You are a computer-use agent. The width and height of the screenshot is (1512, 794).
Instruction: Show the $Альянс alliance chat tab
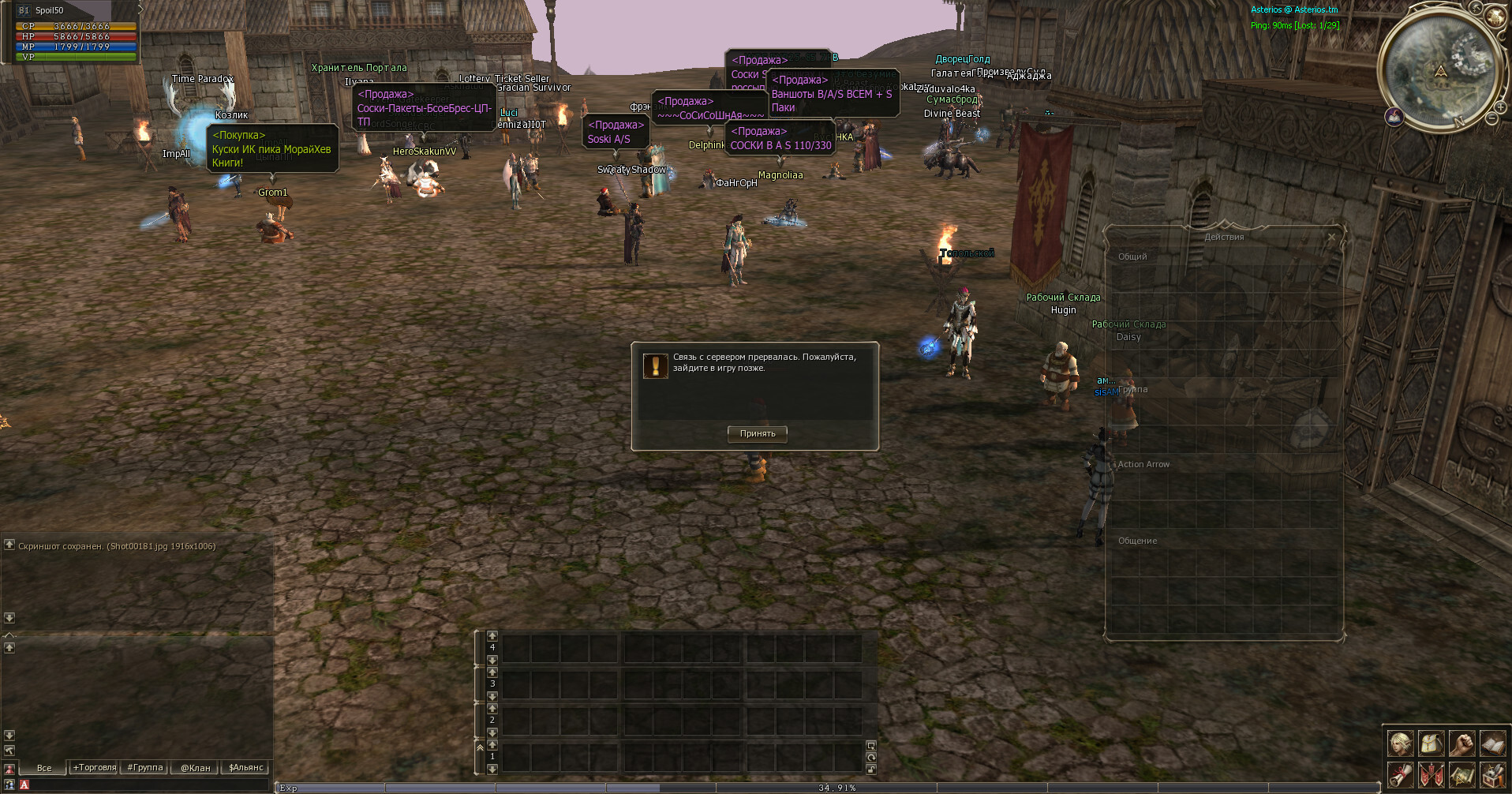[245, 767]
